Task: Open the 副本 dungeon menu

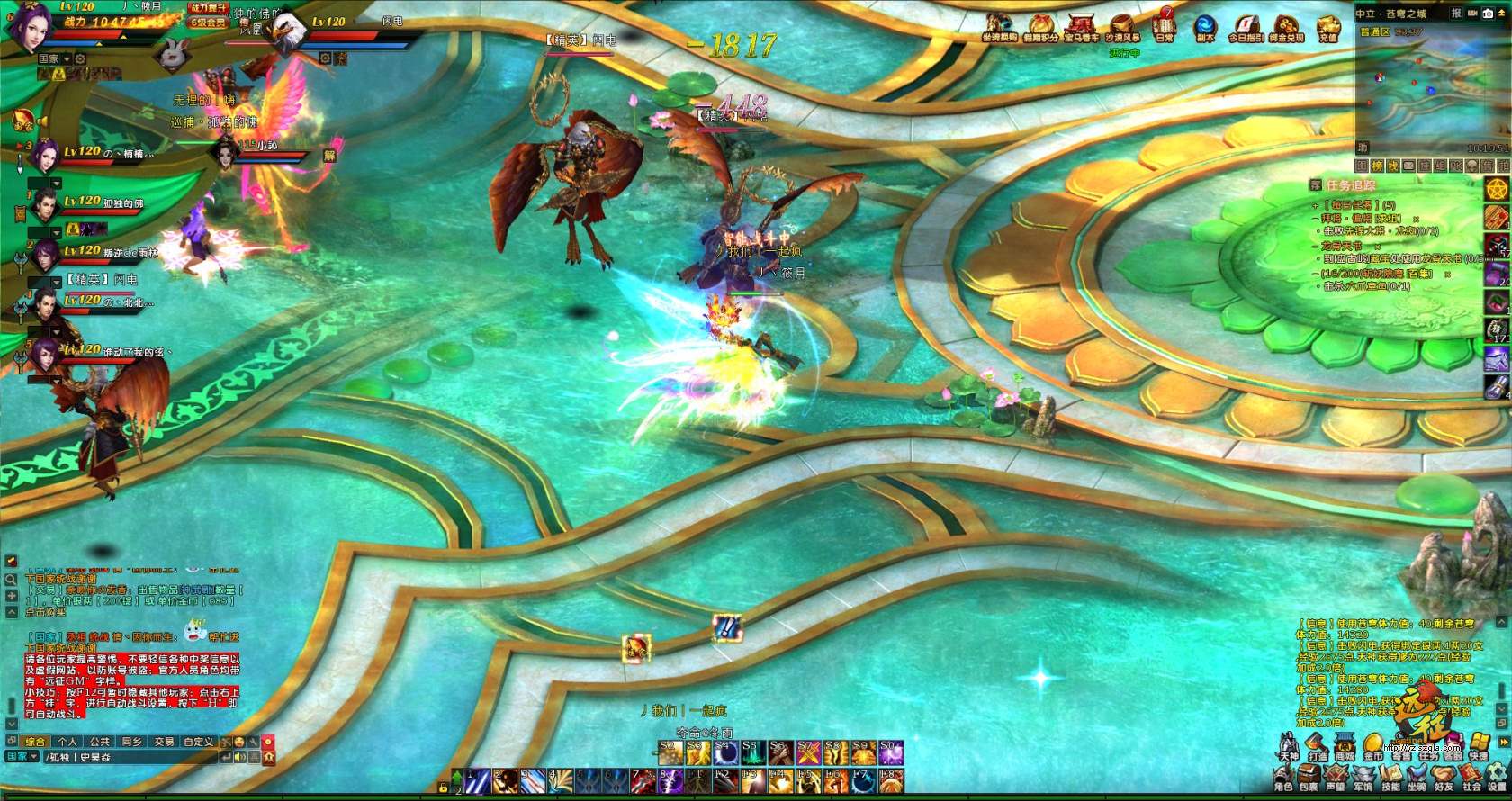Action: (x=1205, y=25)
